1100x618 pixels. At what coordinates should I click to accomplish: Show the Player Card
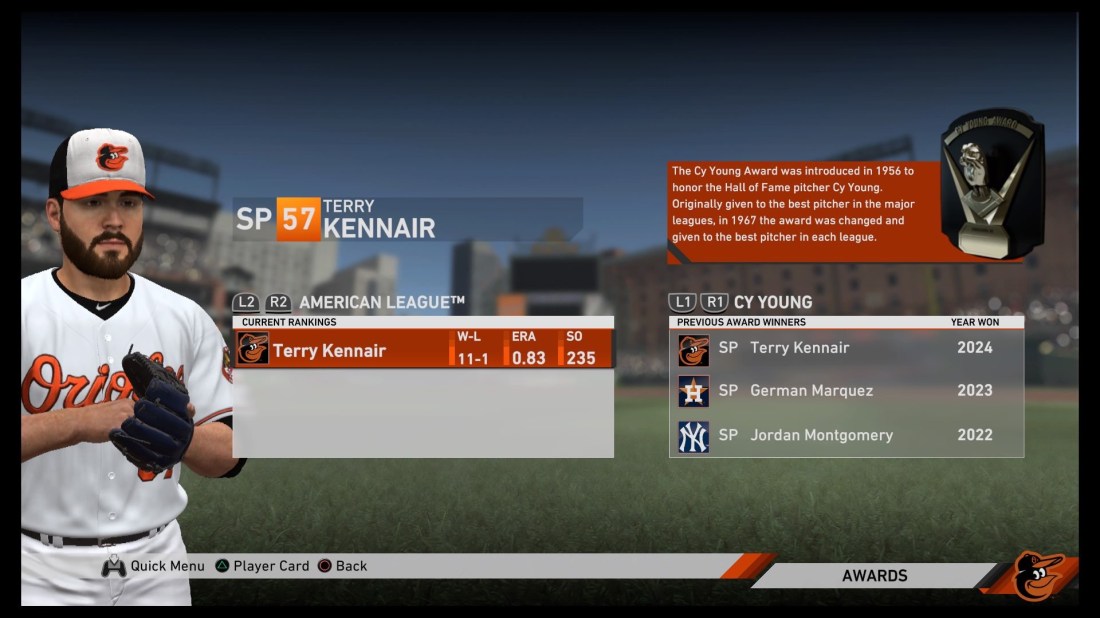pyautogui.click(x=262, y=566)
